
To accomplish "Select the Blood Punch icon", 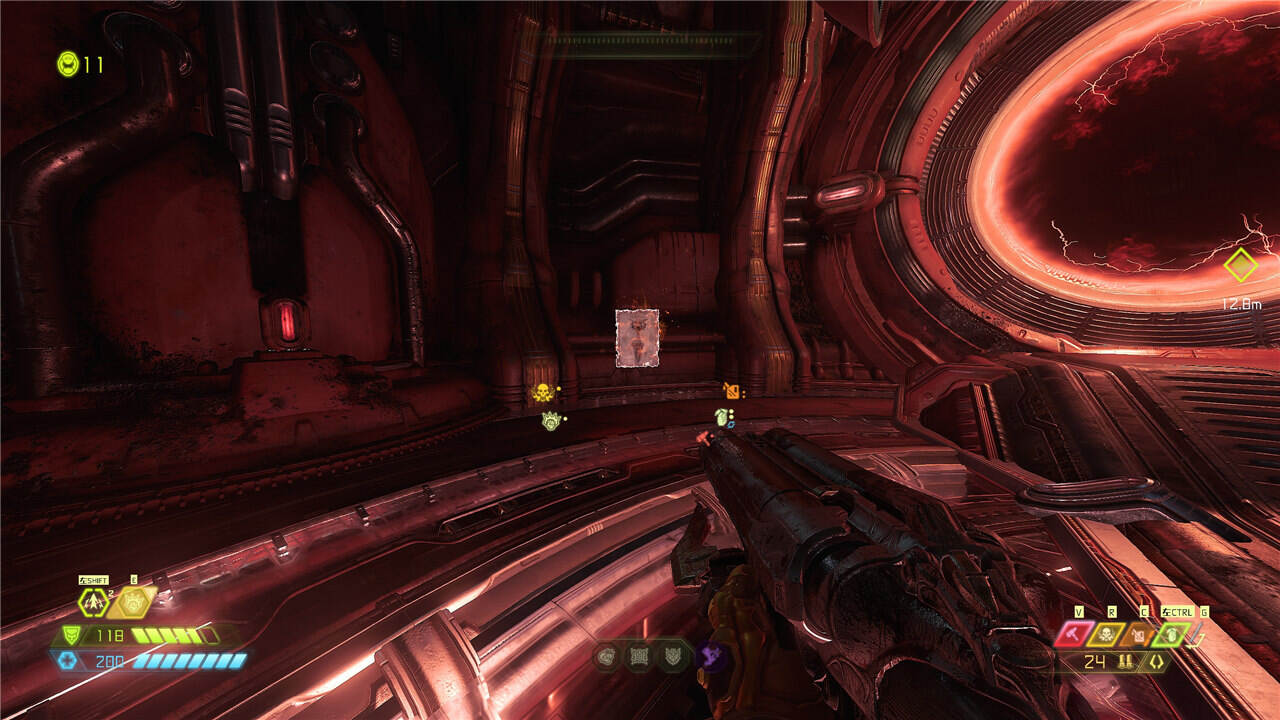I will pyautogui.click(x=133, y=602).
